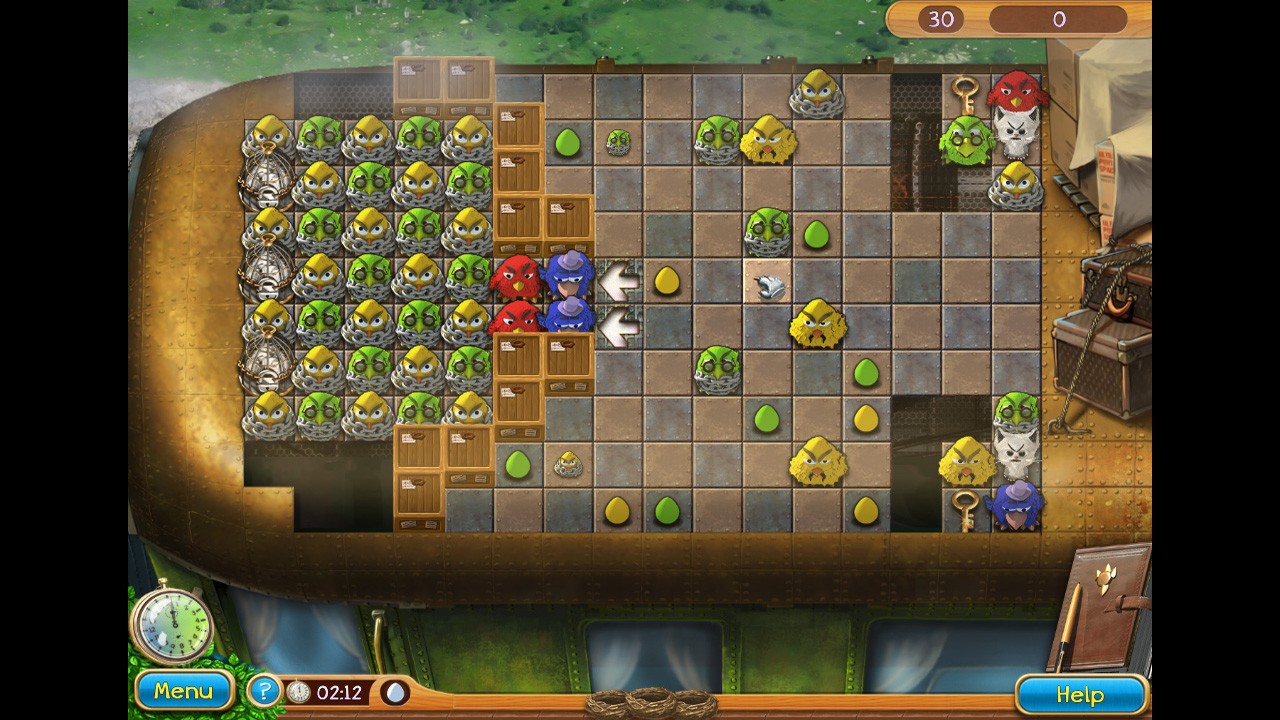This screenshot has height=720, width=1280.
Task: Open the Menu button
Action: point(183,691)
